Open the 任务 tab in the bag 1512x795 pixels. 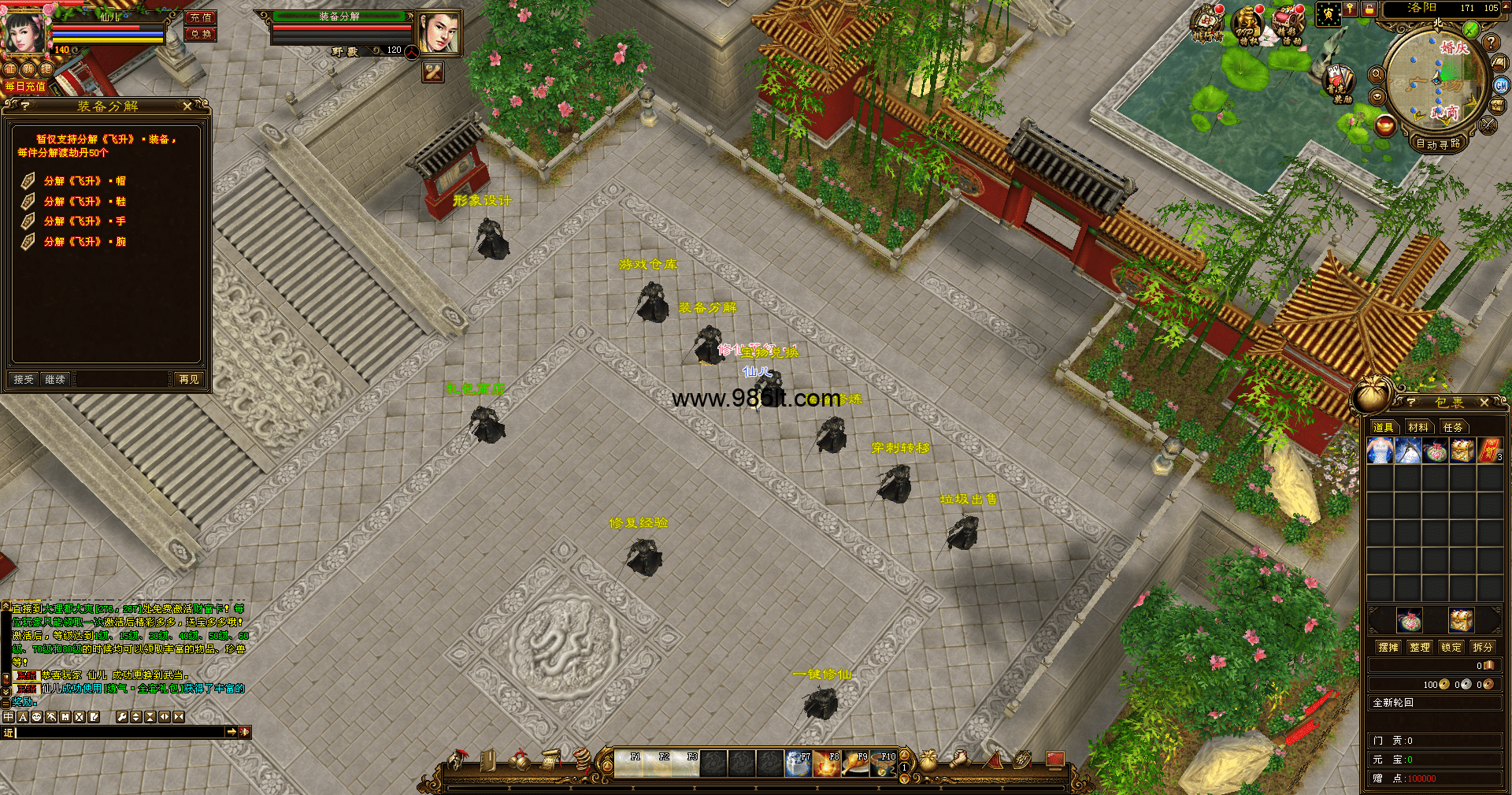coord(1453,427)
